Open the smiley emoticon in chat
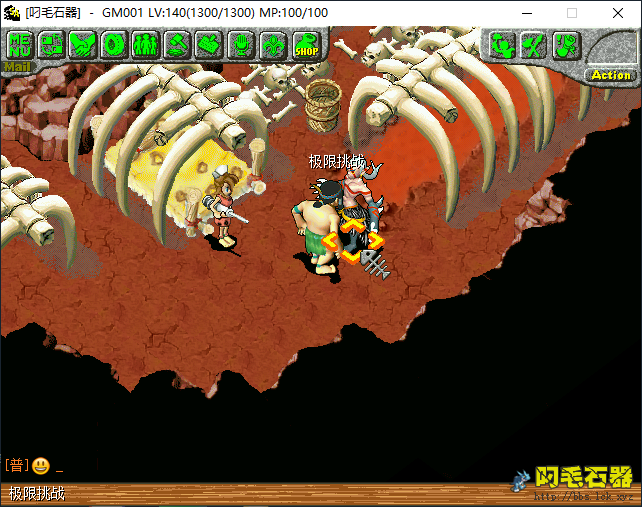The height and width of the screenshot is (507, 642). click(x=40, y=466)
